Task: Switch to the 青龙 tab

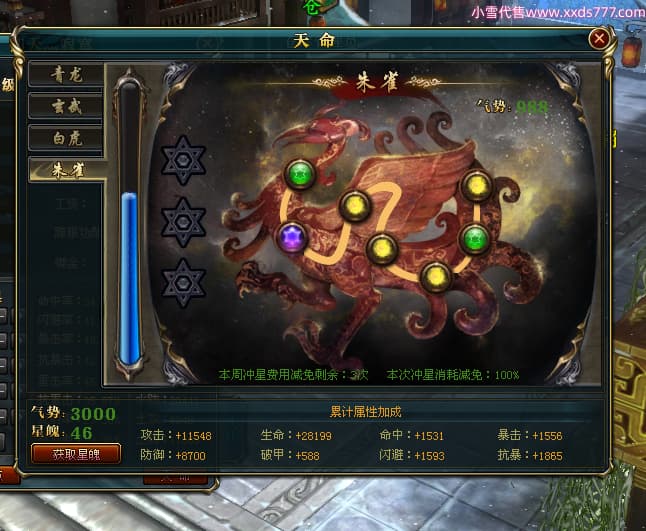Action: (x=66, y=73)
